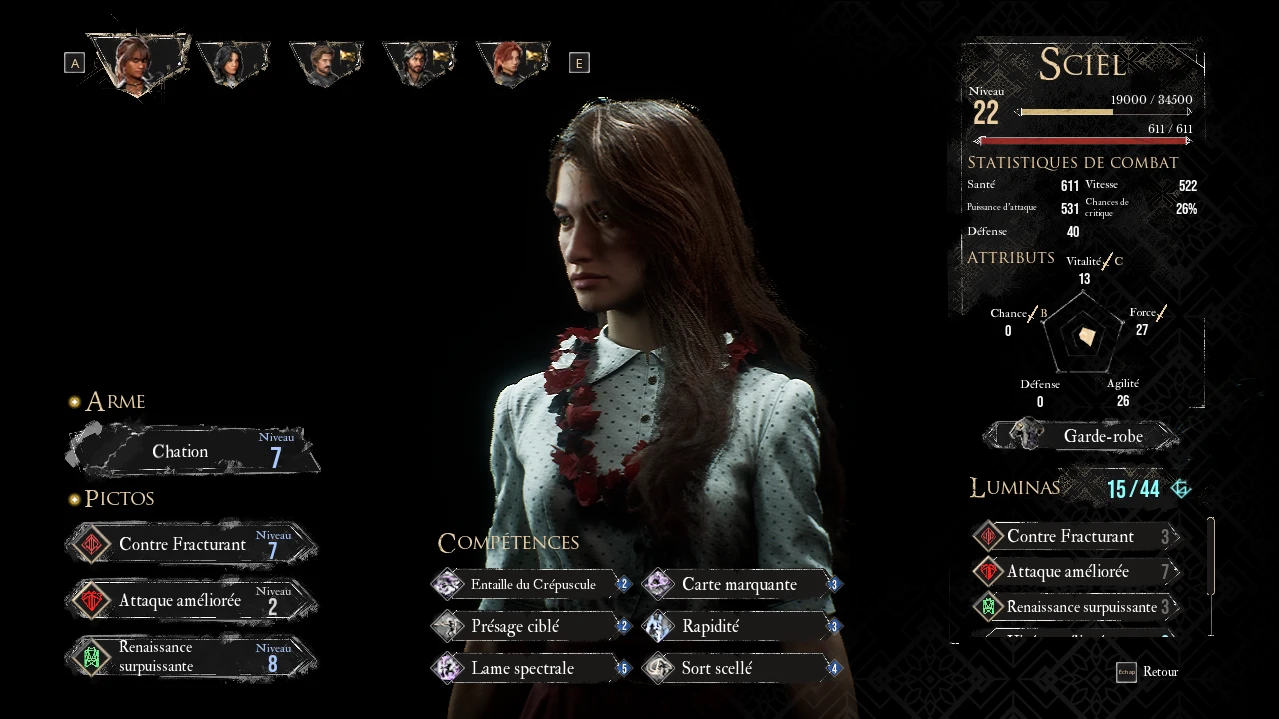Switch to the dark-haired woman portrait
Image resolution: width=1279 pixels, height=719 pixels.
pos(232,62)
